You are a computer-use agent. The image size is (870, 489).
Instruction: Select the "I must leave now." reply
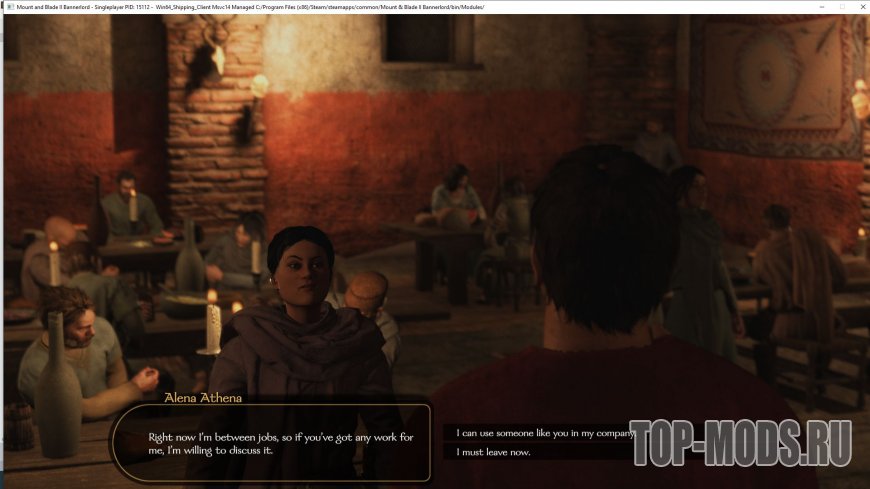(493, 452)
